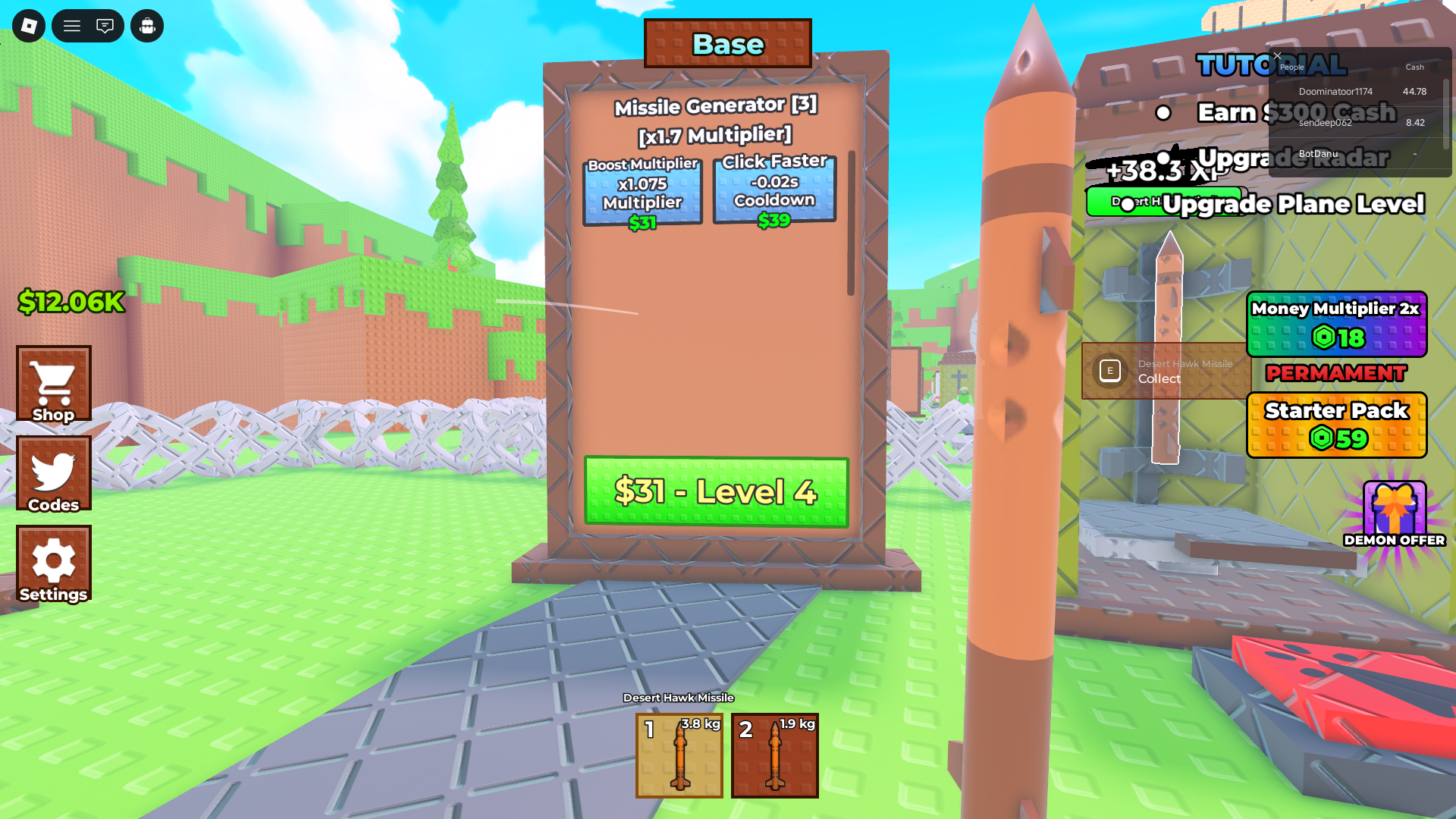Buy Click Faster cooldown upgrade

[774, 190]
